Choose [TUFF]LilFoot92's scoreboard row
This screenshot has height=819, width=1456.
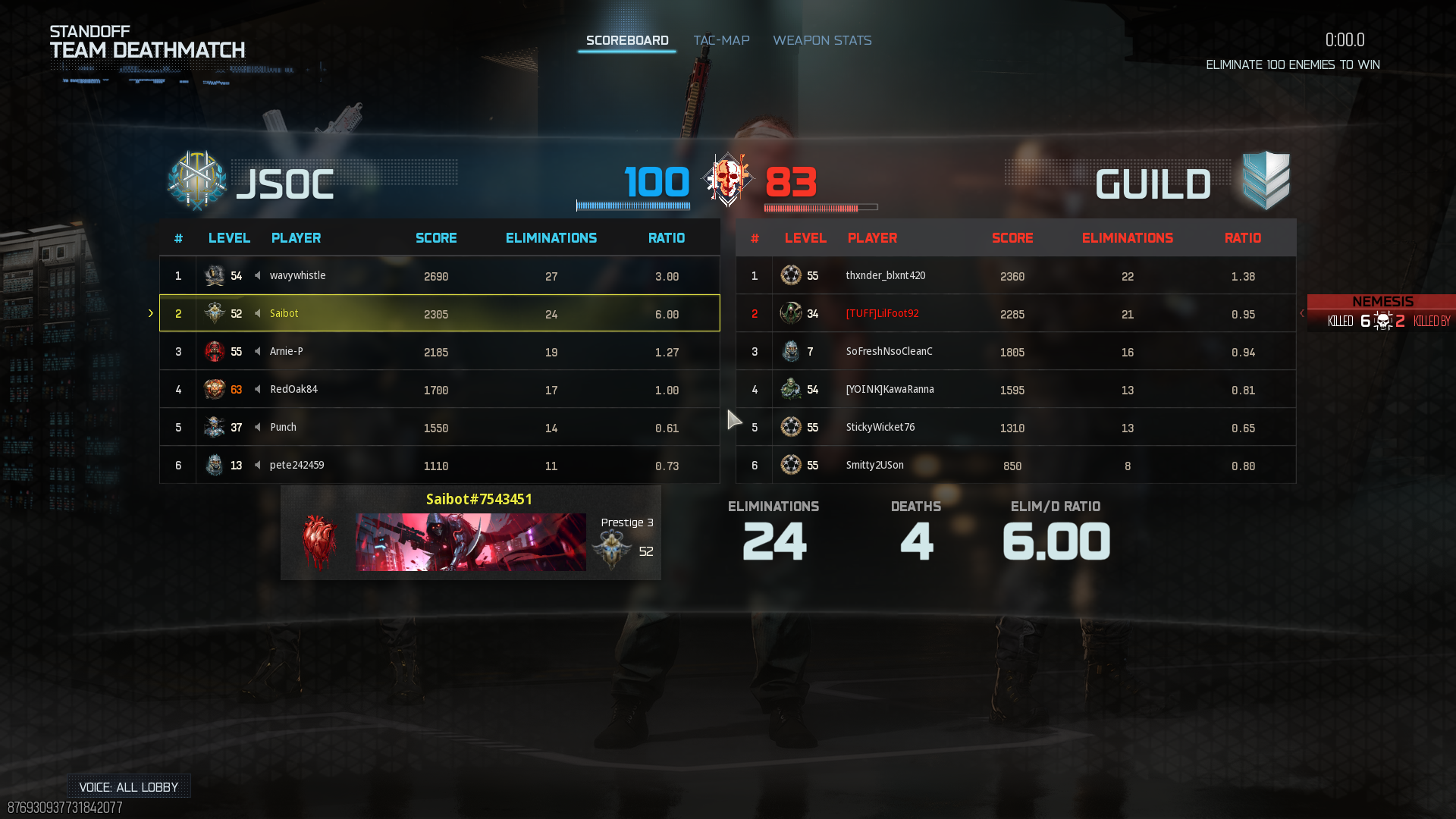[1016, 313]
